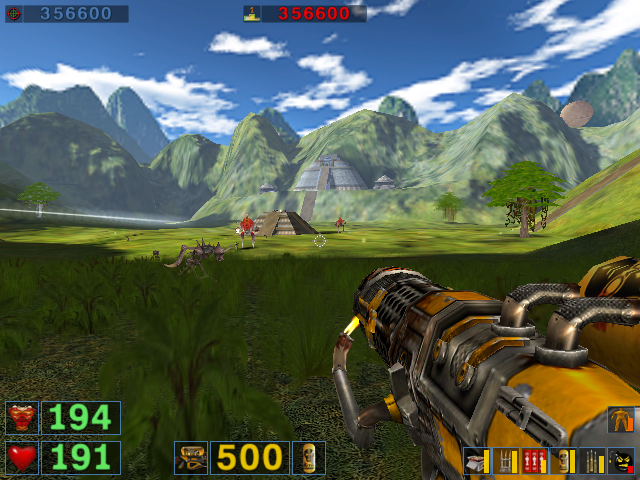Screen dimensions: 640x480
Task: Select the rifle bullets ammo slot
Action: [592, 460]
